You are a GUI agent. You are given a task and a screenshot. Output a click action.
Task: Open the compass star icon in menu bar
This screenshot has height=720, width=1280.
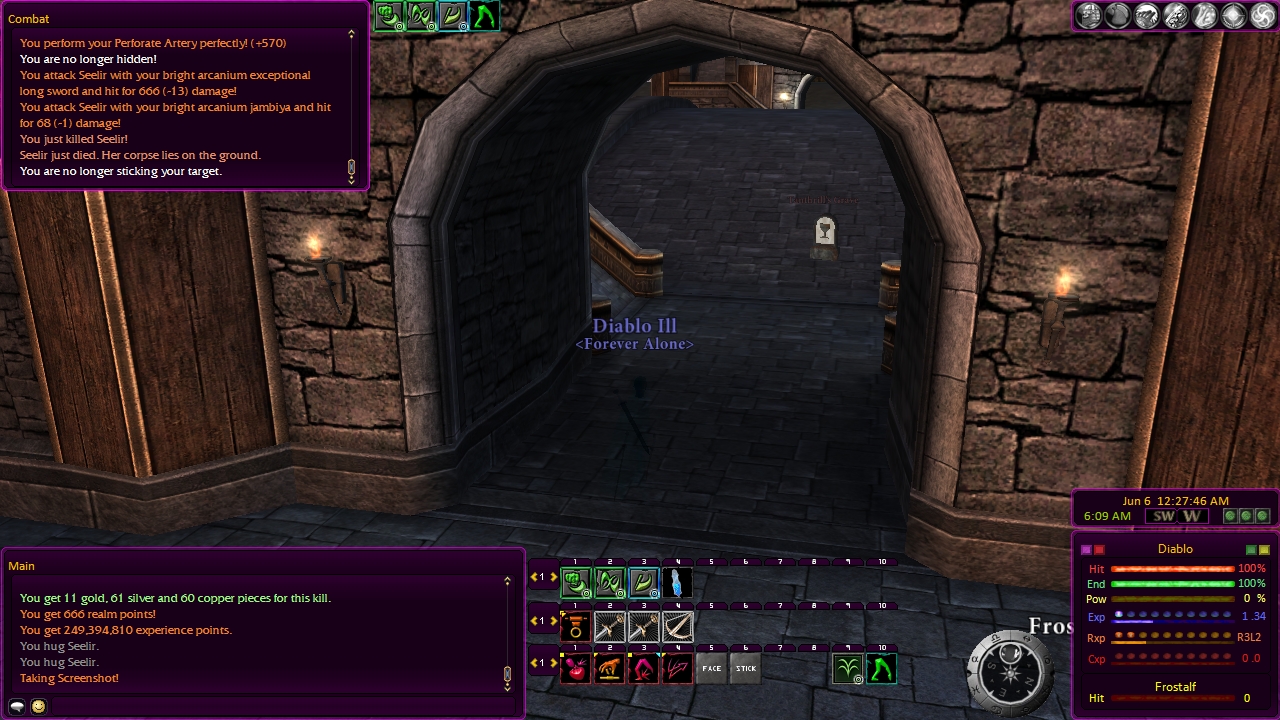click(1233, 15)
